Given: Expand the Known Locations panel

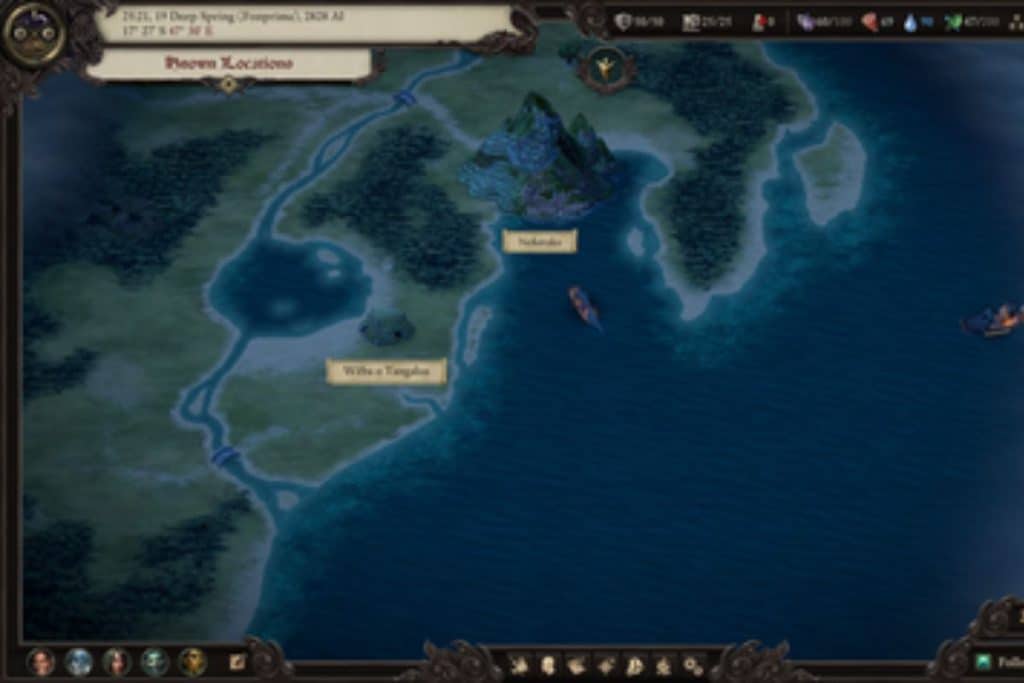Looking at the screenshot, I should [228, 63].
